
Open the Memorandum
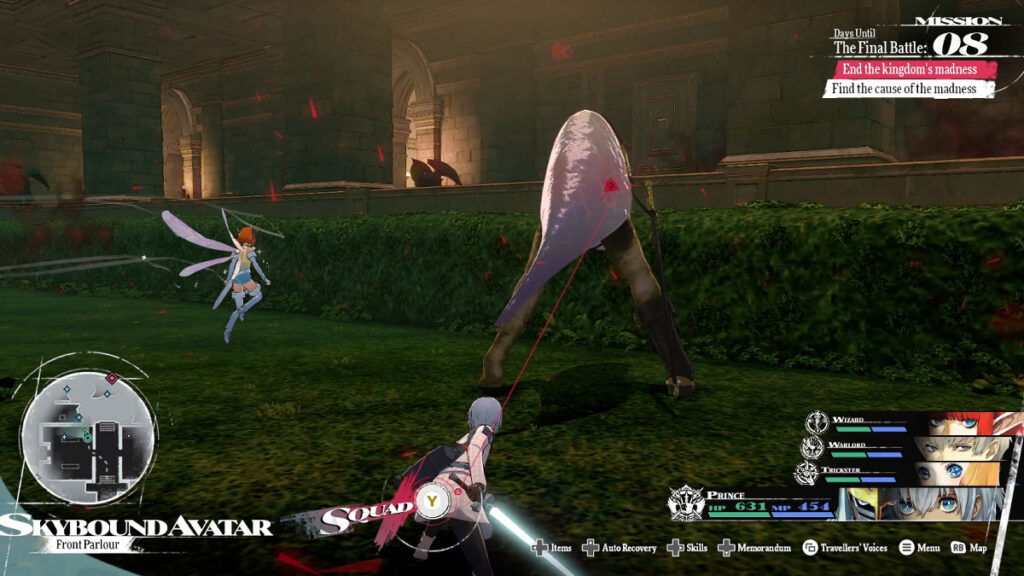click(x=755, y=548)
